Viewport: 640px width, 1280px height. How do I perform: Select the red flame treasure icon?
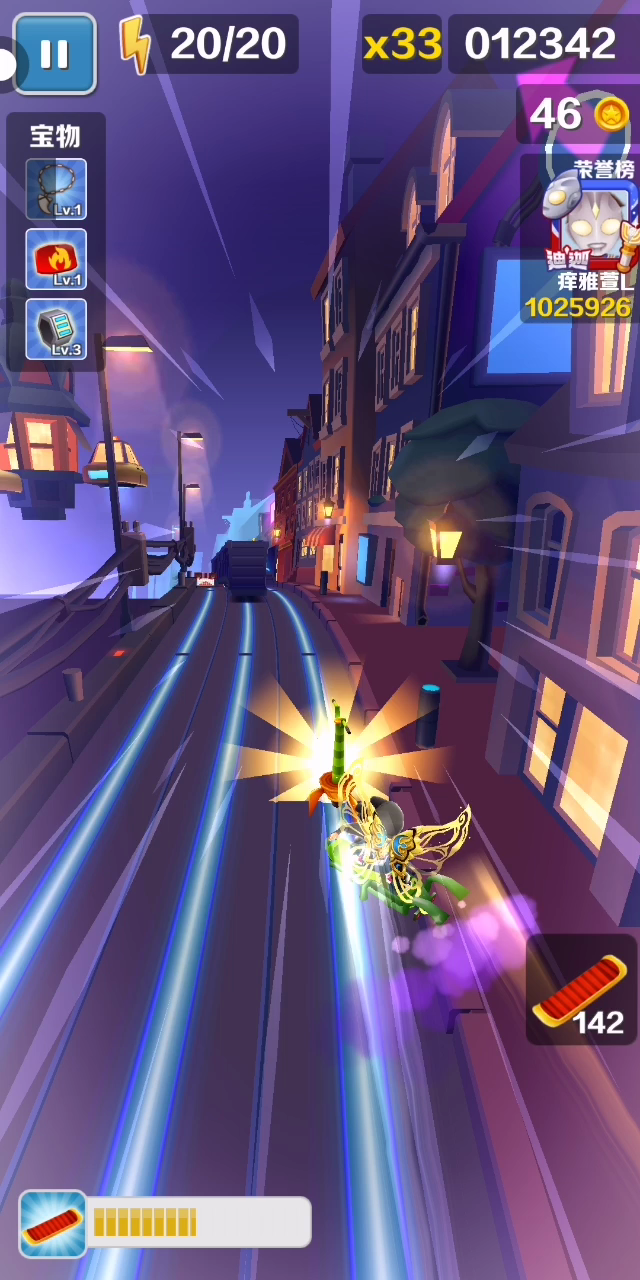point(56,259)
